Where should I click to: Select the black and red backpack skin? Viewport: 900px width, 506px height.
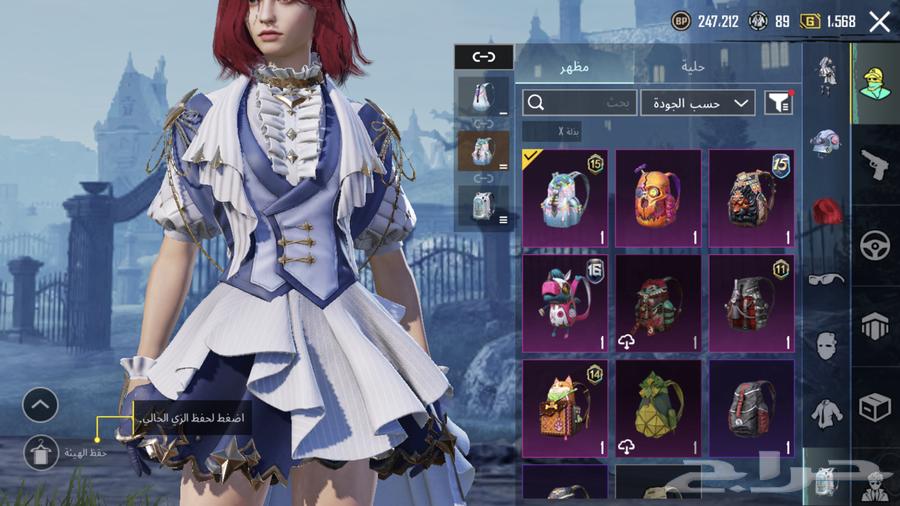point(751,408)
